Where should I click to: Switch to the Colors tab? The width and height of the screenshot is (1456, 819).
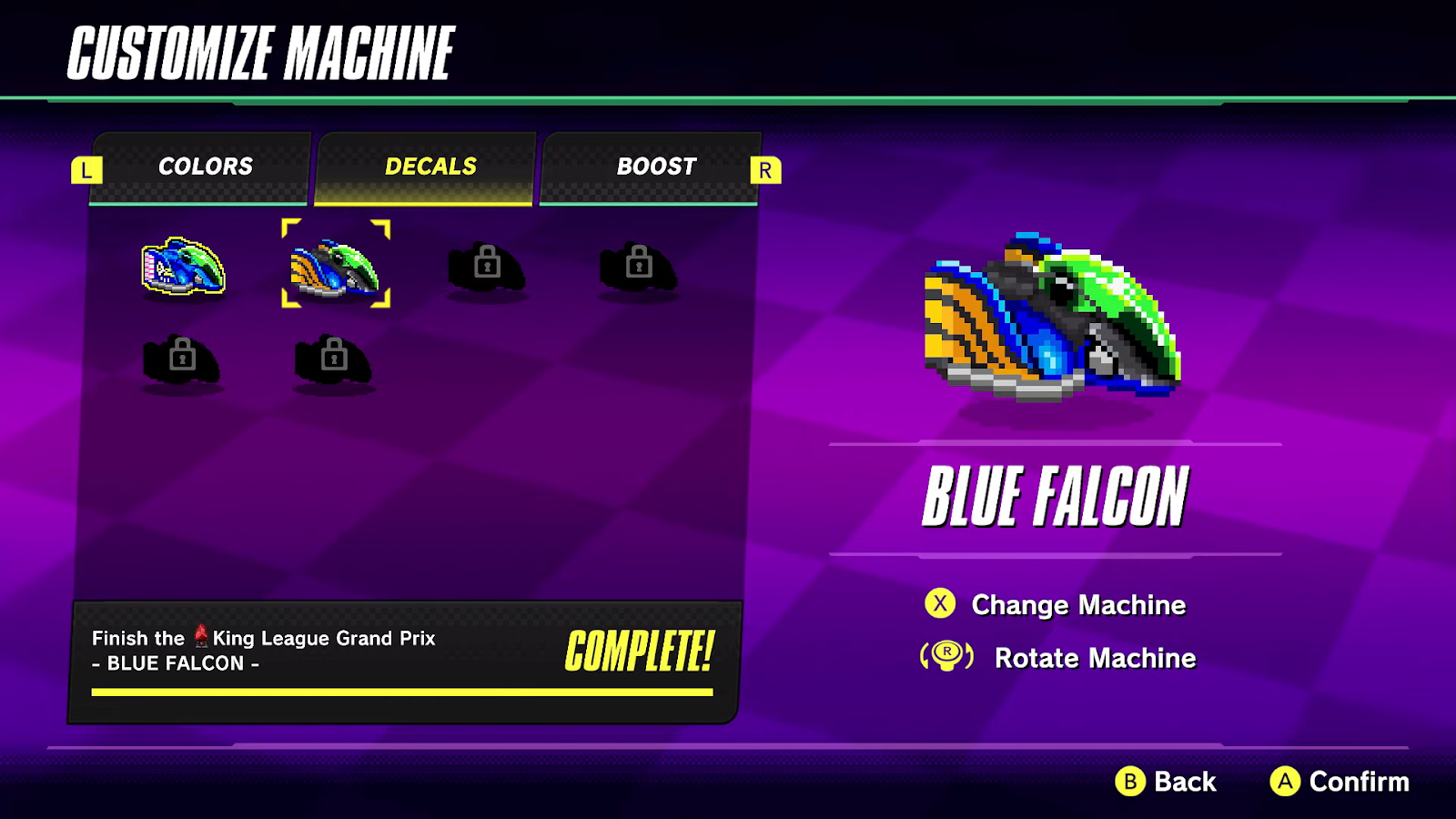click(205, 167)
